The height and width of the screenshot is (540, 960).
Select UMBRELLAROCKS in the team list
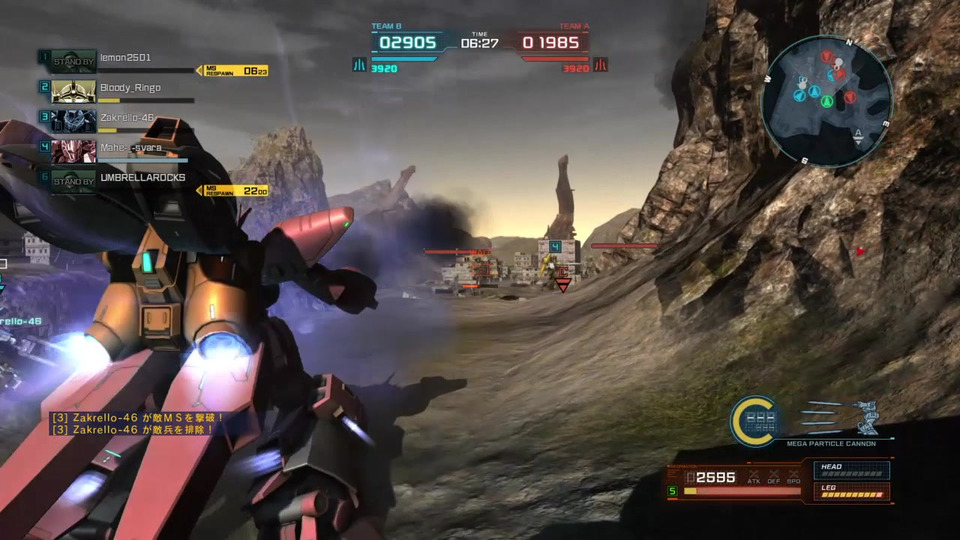[142, 178]
